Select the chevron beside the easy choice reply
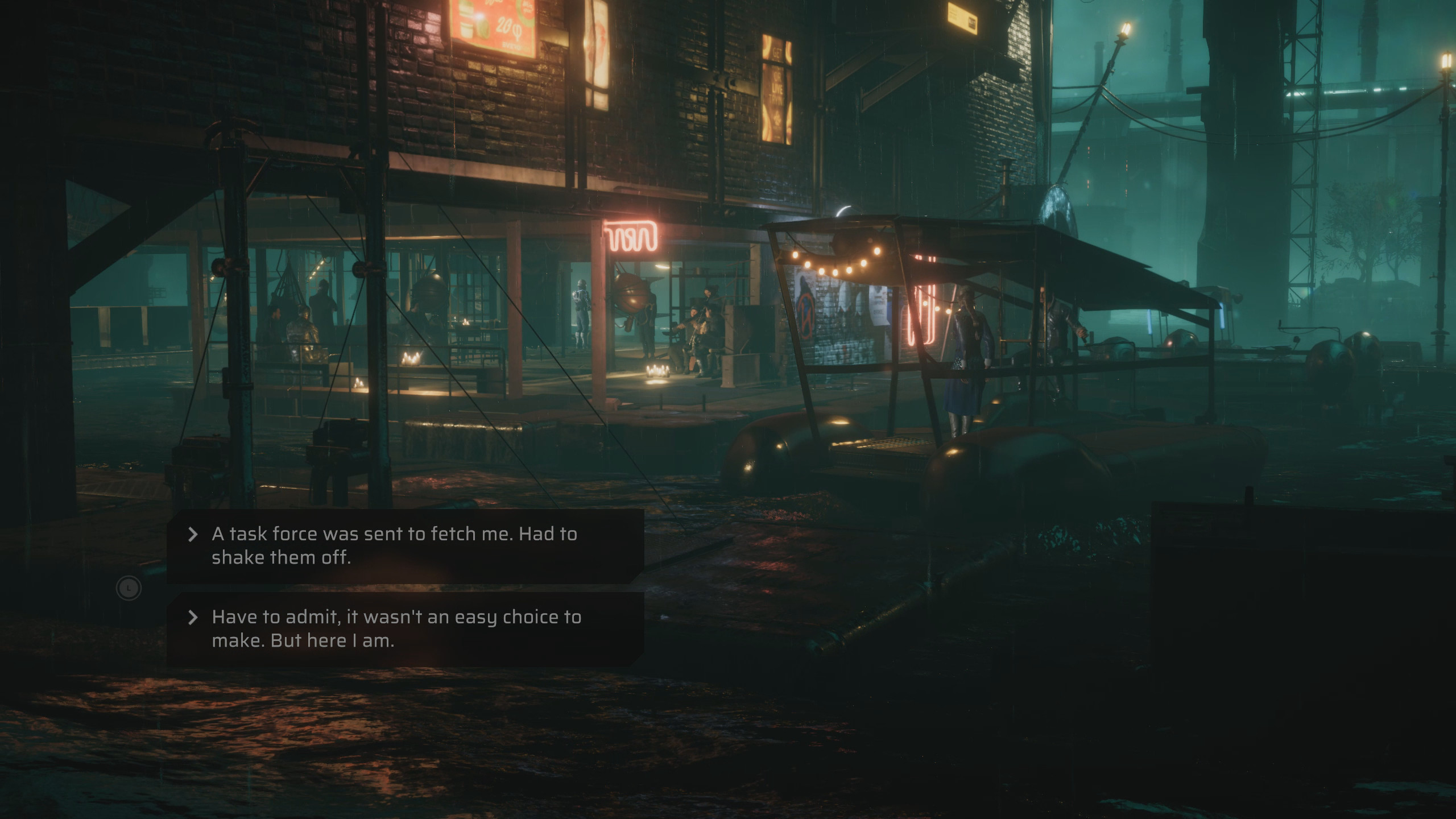Viewport: 1456px width, 819px height. (193, 616)
